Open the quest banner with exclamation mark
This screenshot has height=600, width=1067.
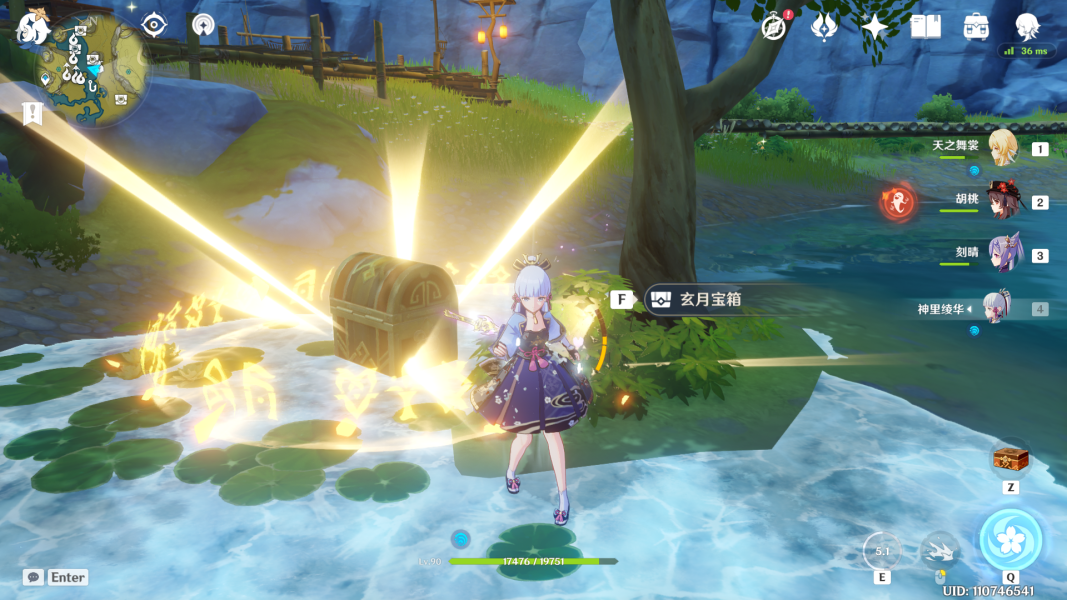point(31,113)
